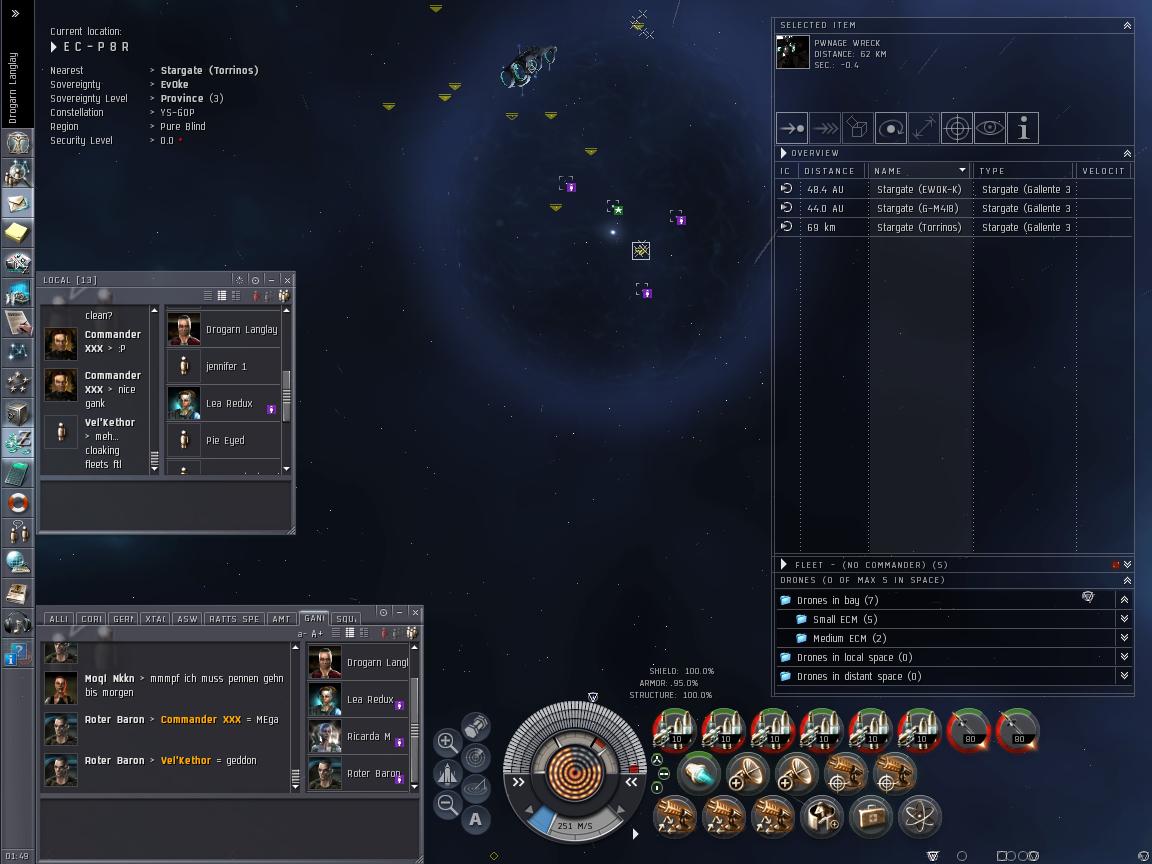Toggle the autopilot 'A' button
This screenshot has height=864, width=1152.
(476, 819)
